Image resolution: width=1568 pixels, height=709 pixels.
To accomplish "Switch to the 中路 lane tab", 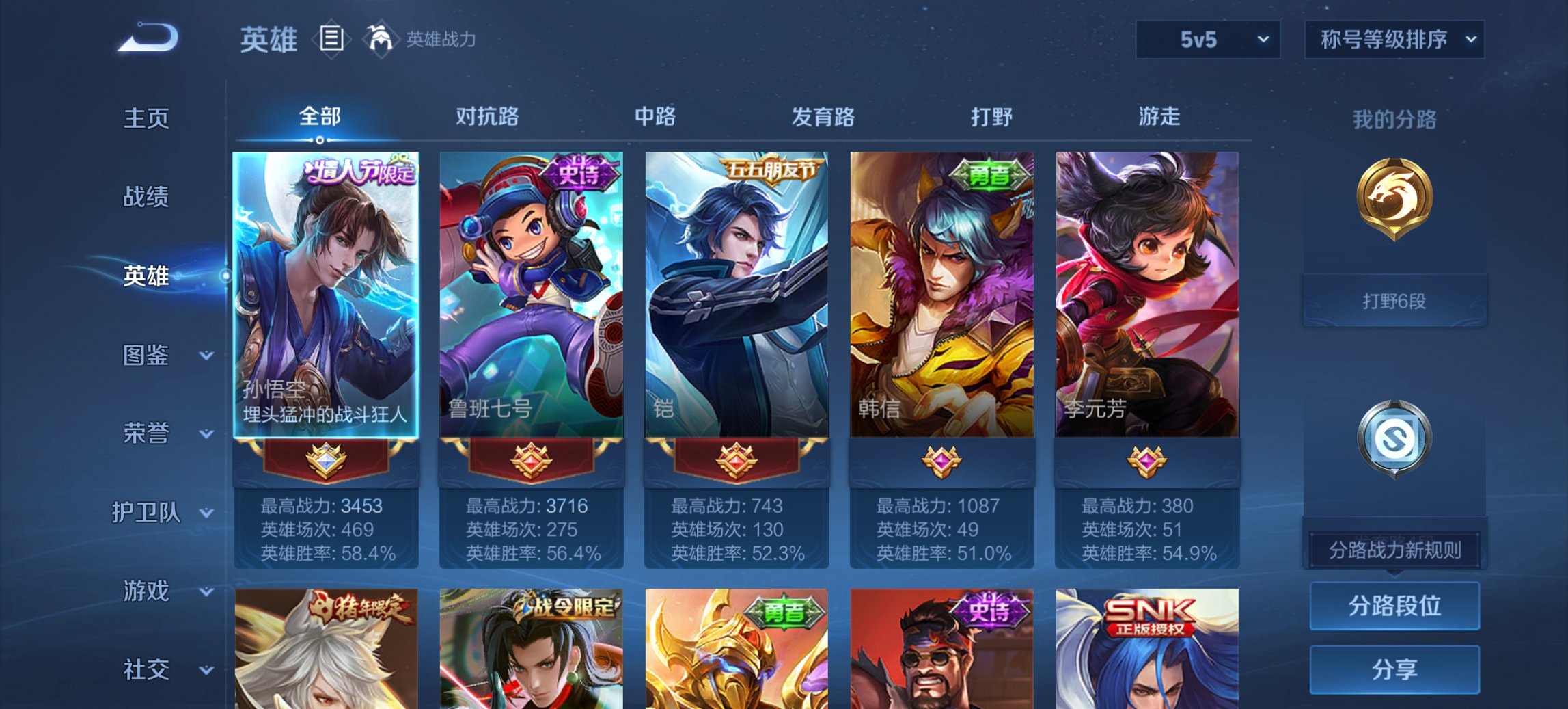I will coord(655,117).
